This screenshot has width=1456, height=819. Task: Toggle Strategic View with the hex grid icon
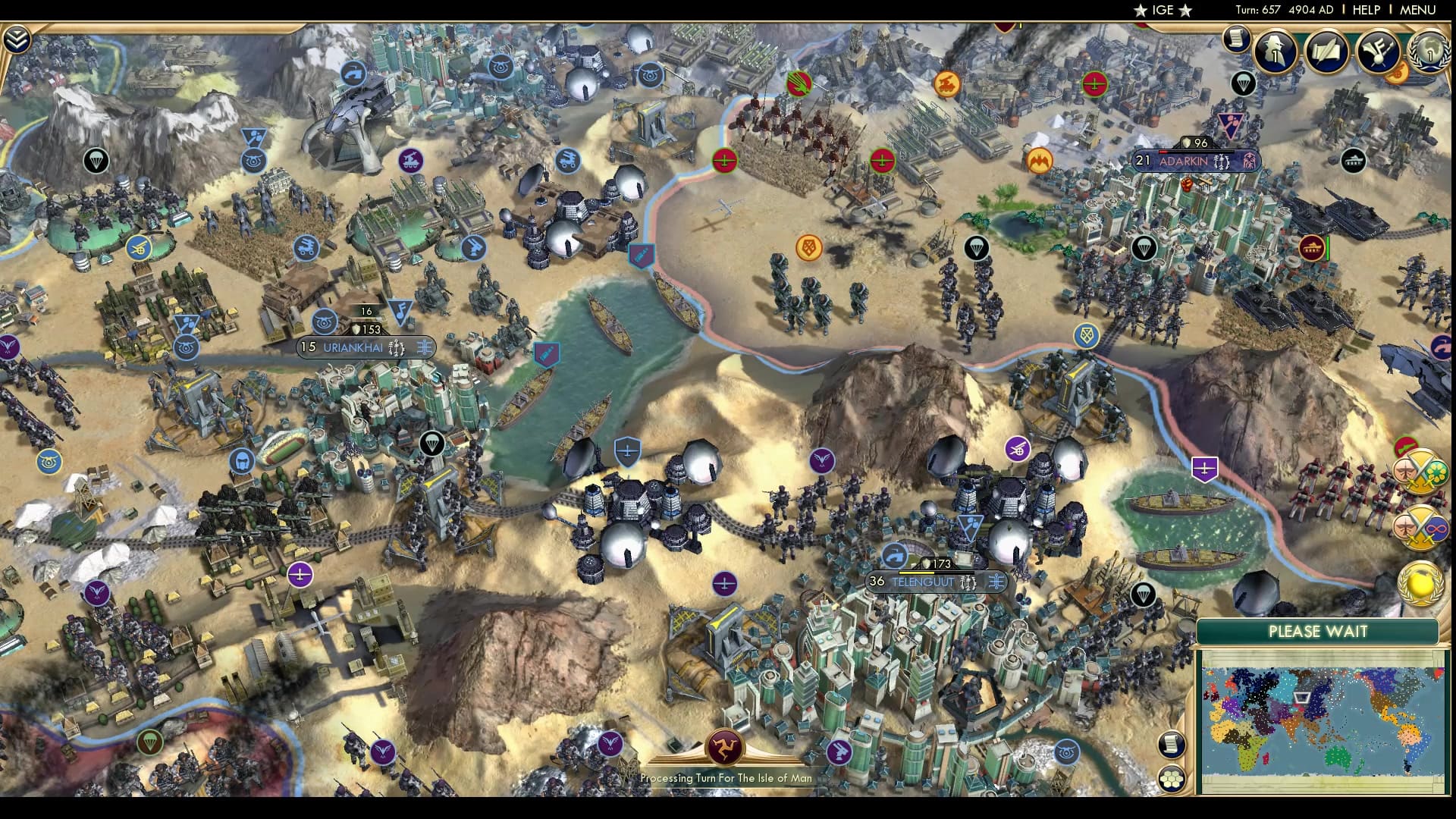tap(1172, 778)
